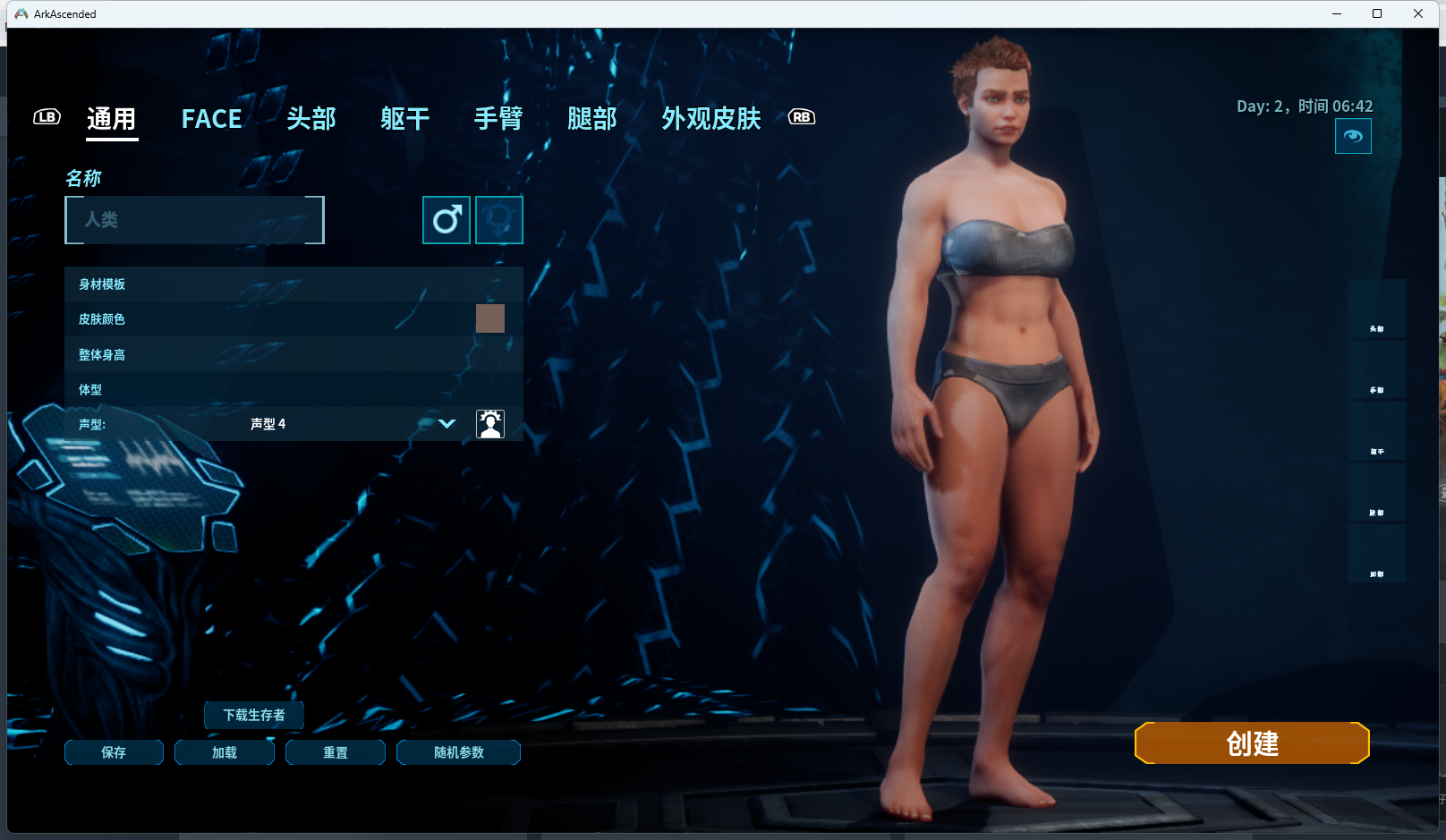Click the voice preview portrait icon

[x=490, y=424]
